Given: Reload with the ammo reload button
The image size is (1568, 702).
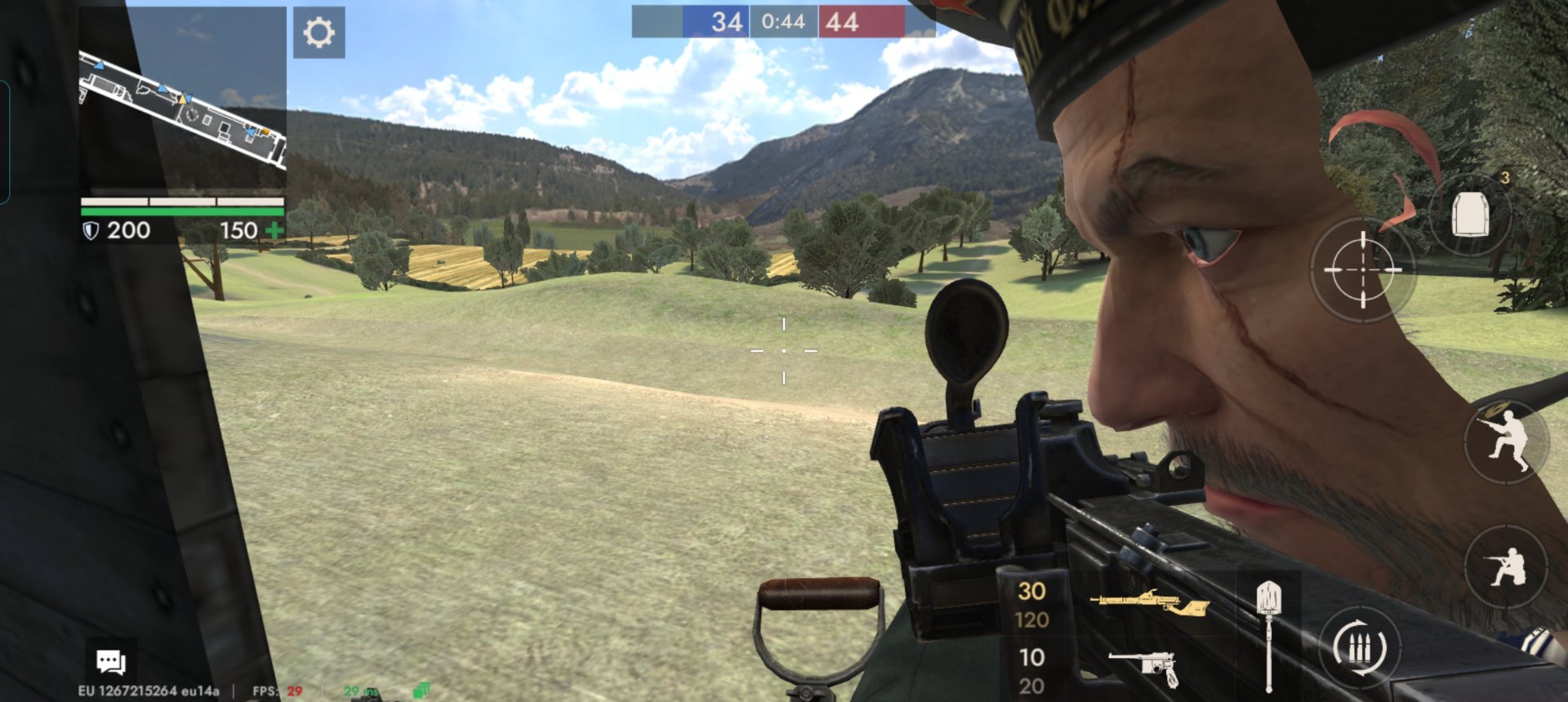Looking at the screenshot, I should 1359,648.
